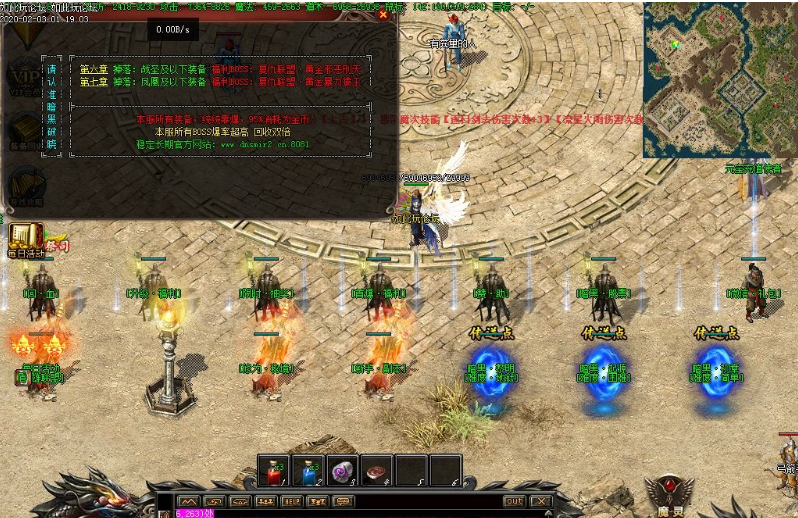The height and width of the screenshot is (518, 798).
Task: Open the 每日活动 daily activity icon
Action: pyautogui.click(x=20, y=238)
